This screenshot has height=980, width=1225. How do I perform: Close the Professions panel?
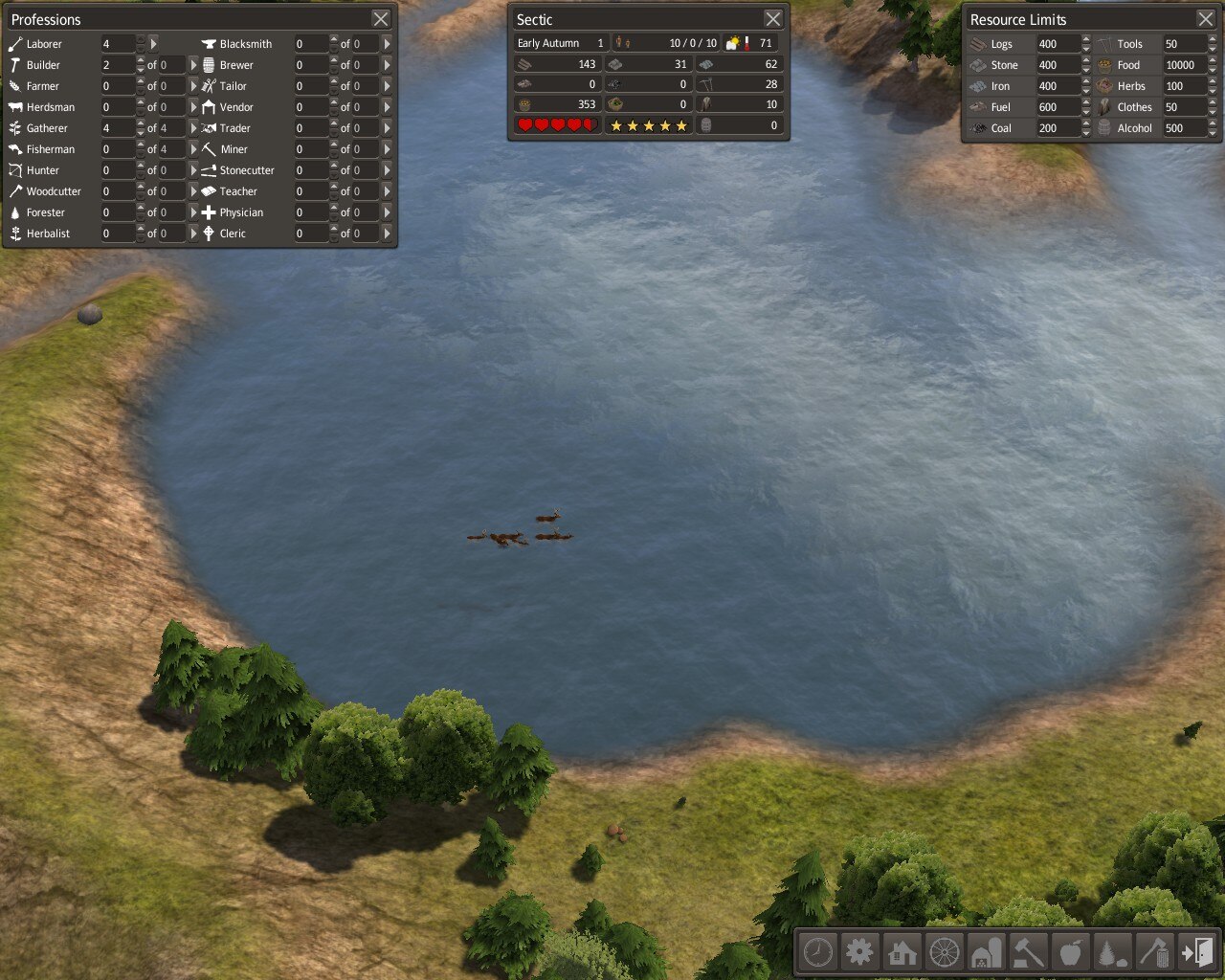point(381,19)
